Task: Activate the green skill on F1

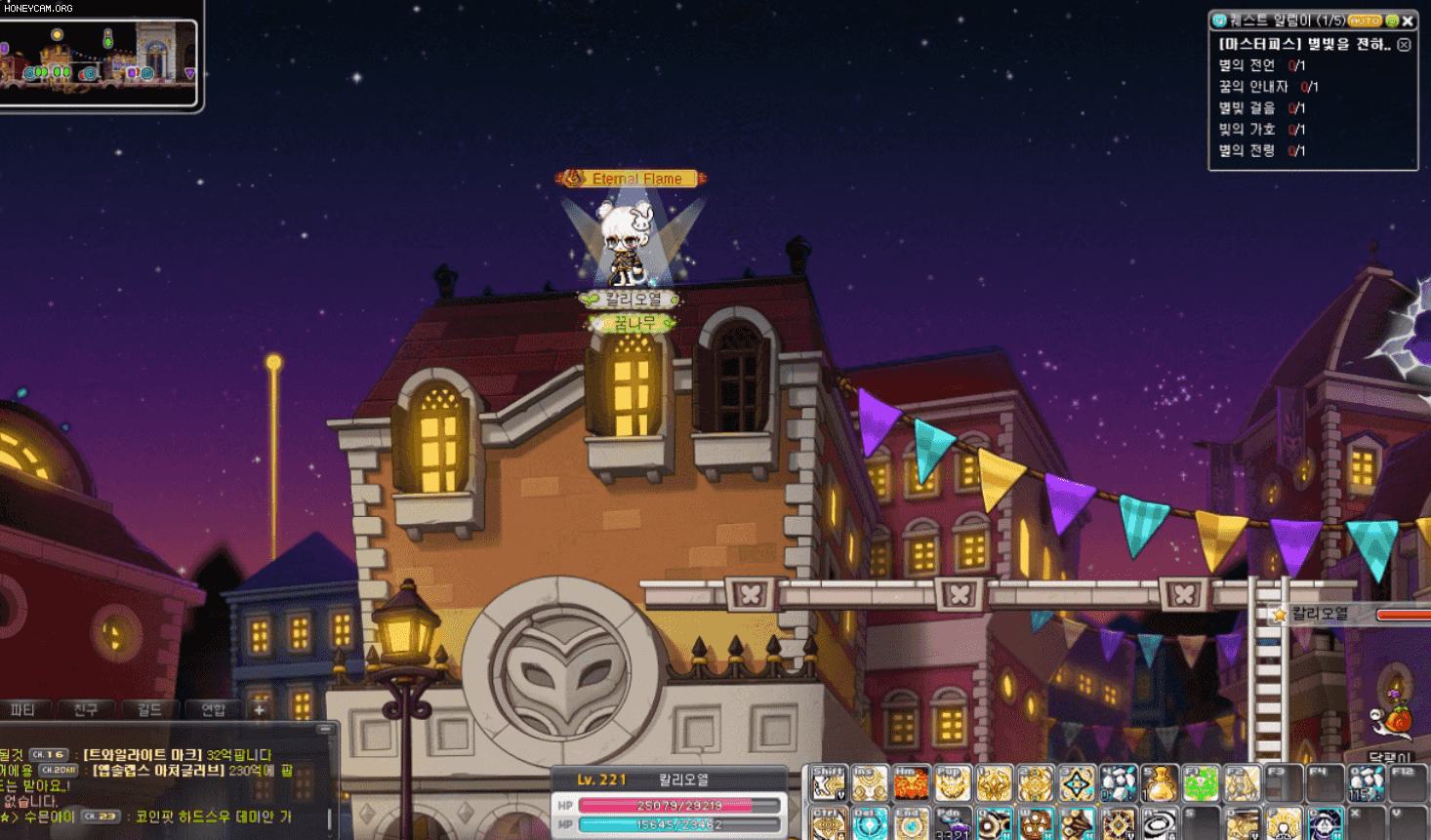Action: coord(1202,783)
